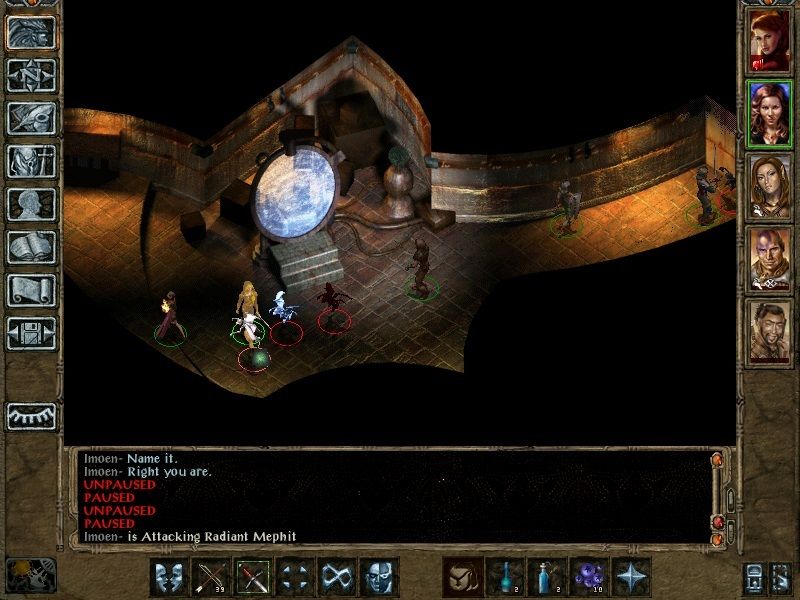This screenshot has height=600, width=800.
Task: Open the journal with the quill button
Action: [31, 118]
